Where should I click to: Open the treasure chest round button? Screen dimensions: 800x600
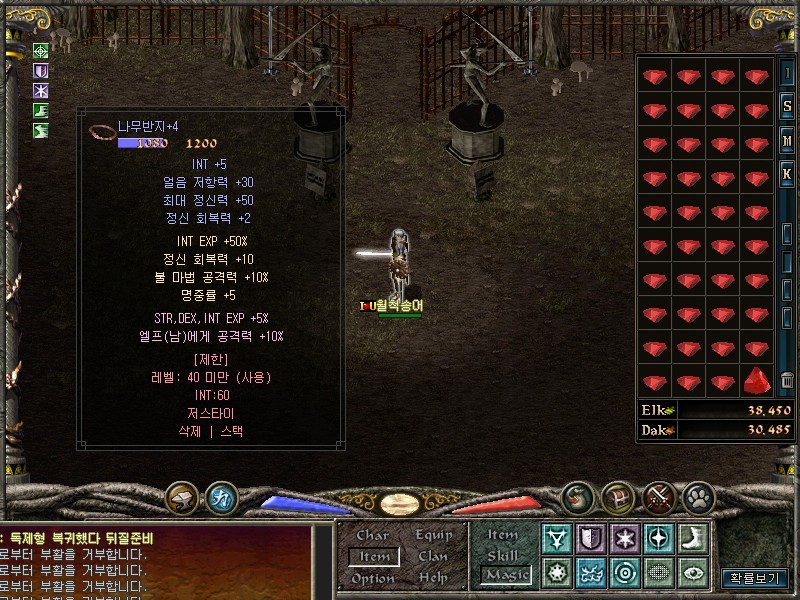pos(617,497)
